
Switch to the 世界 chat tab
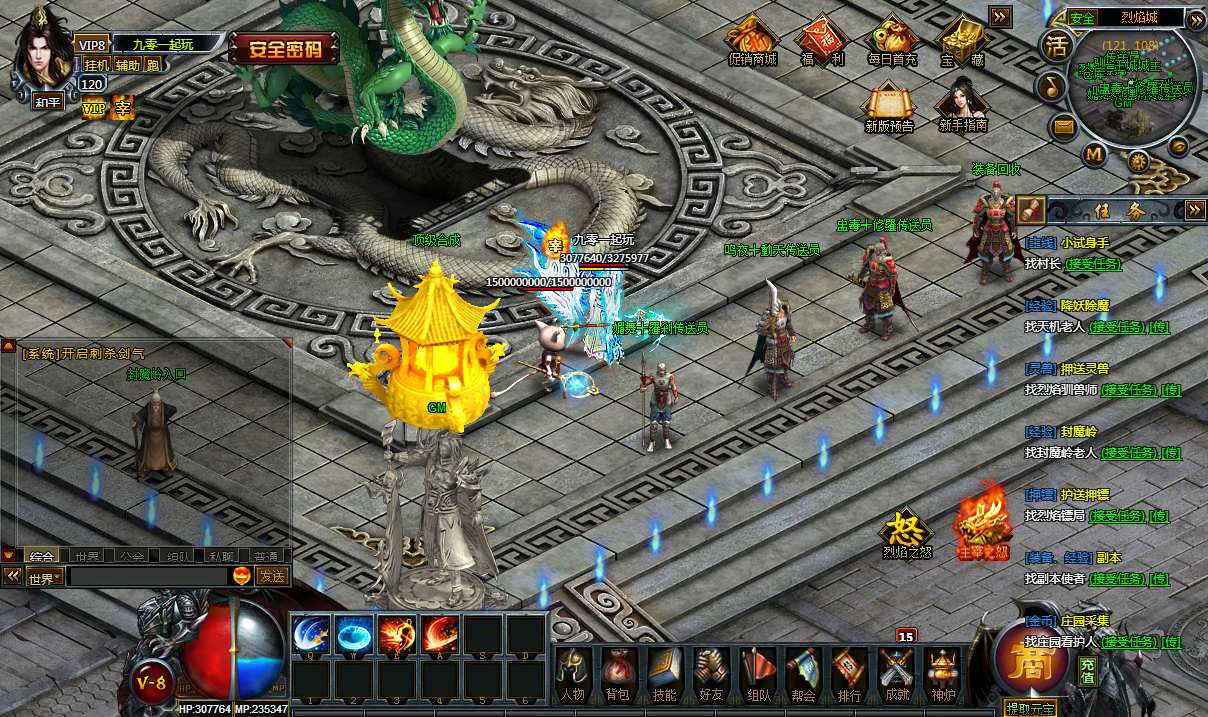[x=87, y=555]
